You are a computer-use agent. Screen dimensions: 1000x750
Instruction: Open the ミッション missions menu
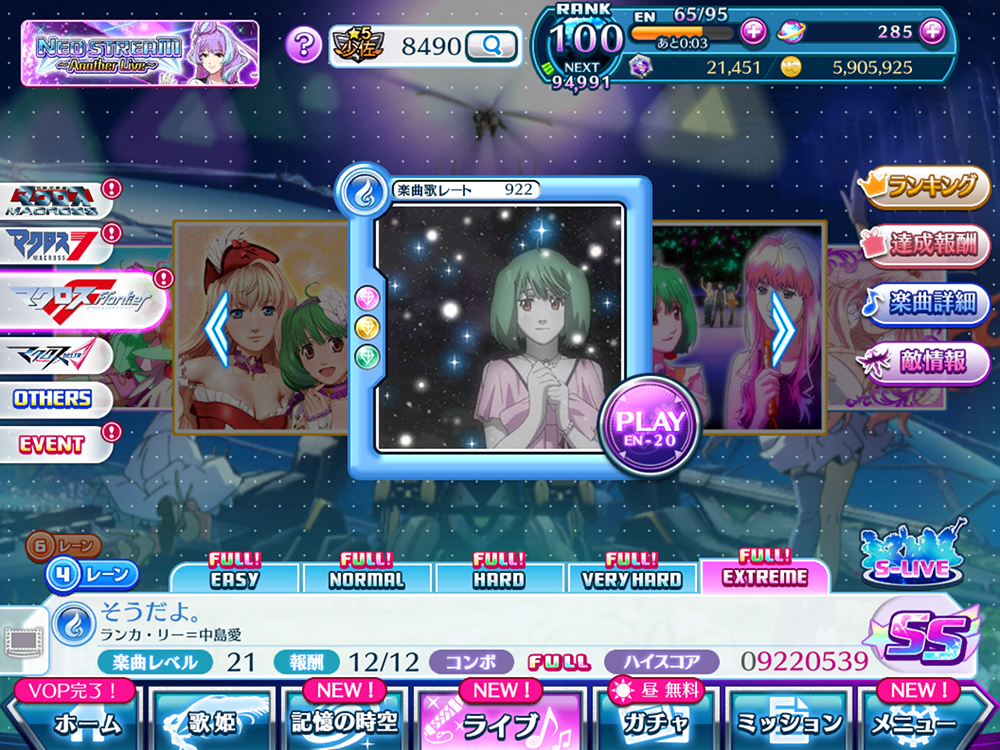tap(790, 722)
